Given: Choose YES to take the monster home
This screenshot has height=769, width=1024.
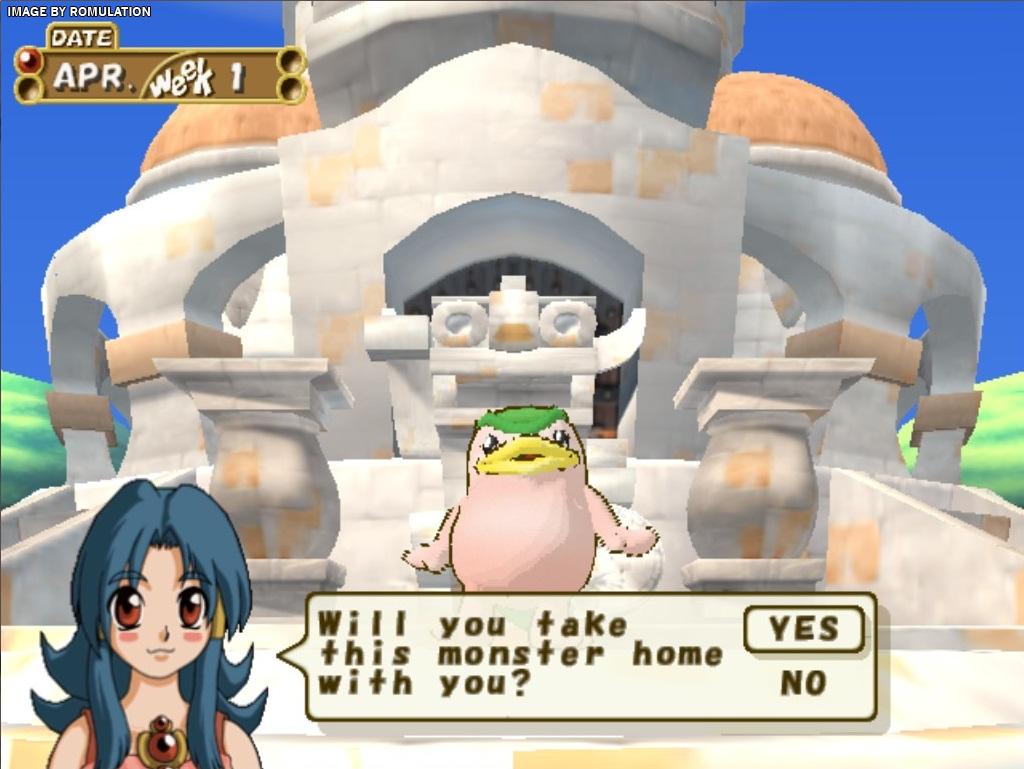Looking at the screenshot, I should pos(804,629).
